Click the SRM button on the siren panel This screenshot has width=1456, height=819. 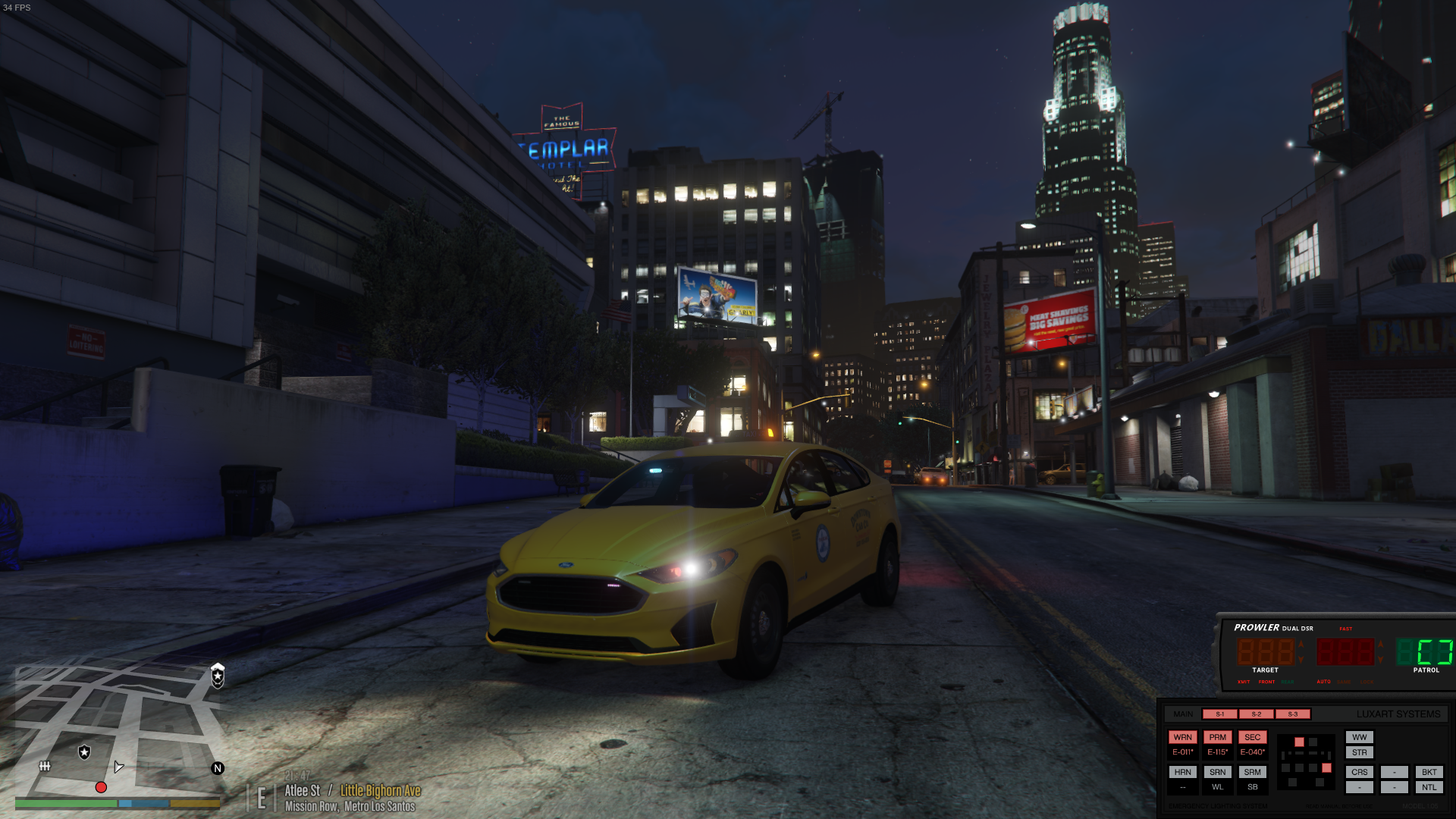tap(1252, 772)
